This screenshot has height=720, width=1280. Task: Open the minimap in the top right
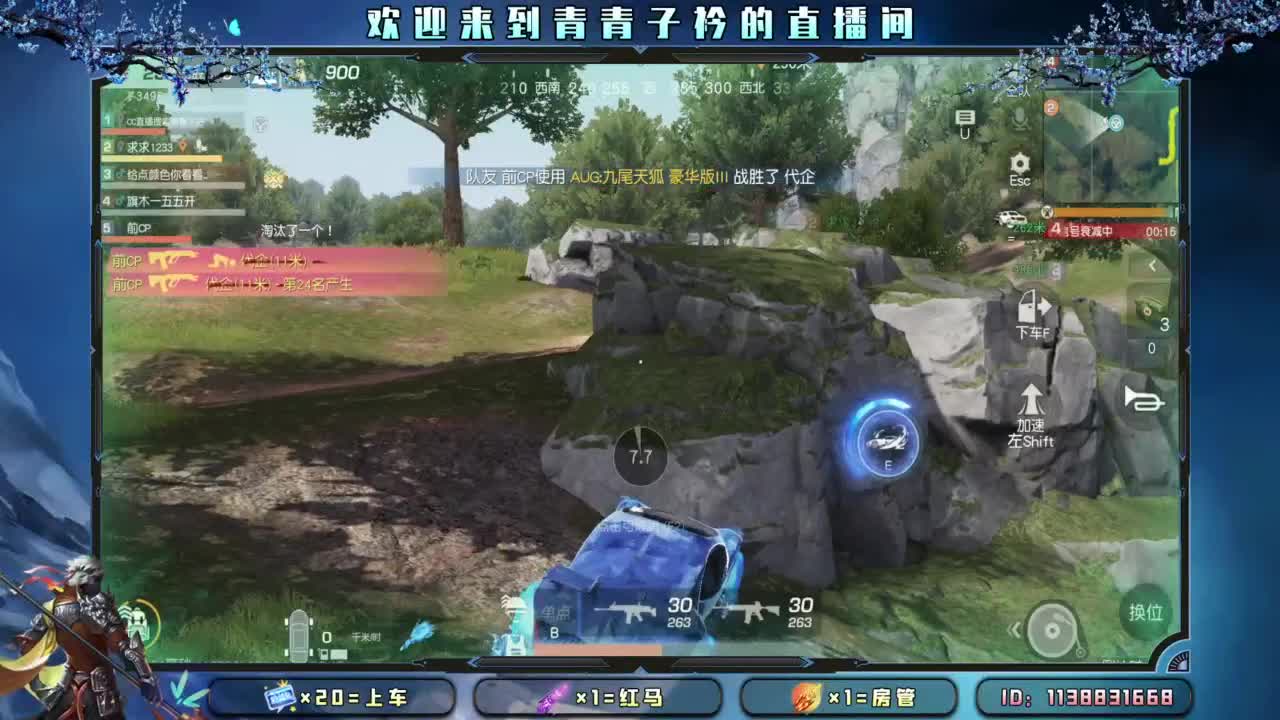[1110, 145]
